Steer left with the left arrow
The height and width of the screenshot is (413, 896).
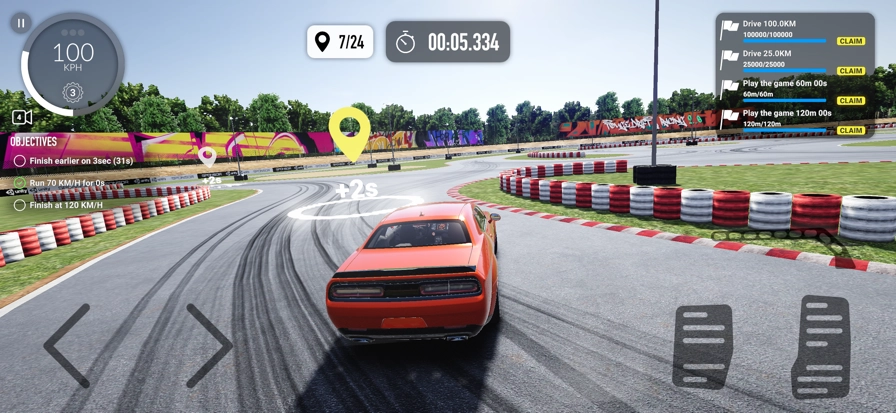pyautogui.click(x=67, y=345)
